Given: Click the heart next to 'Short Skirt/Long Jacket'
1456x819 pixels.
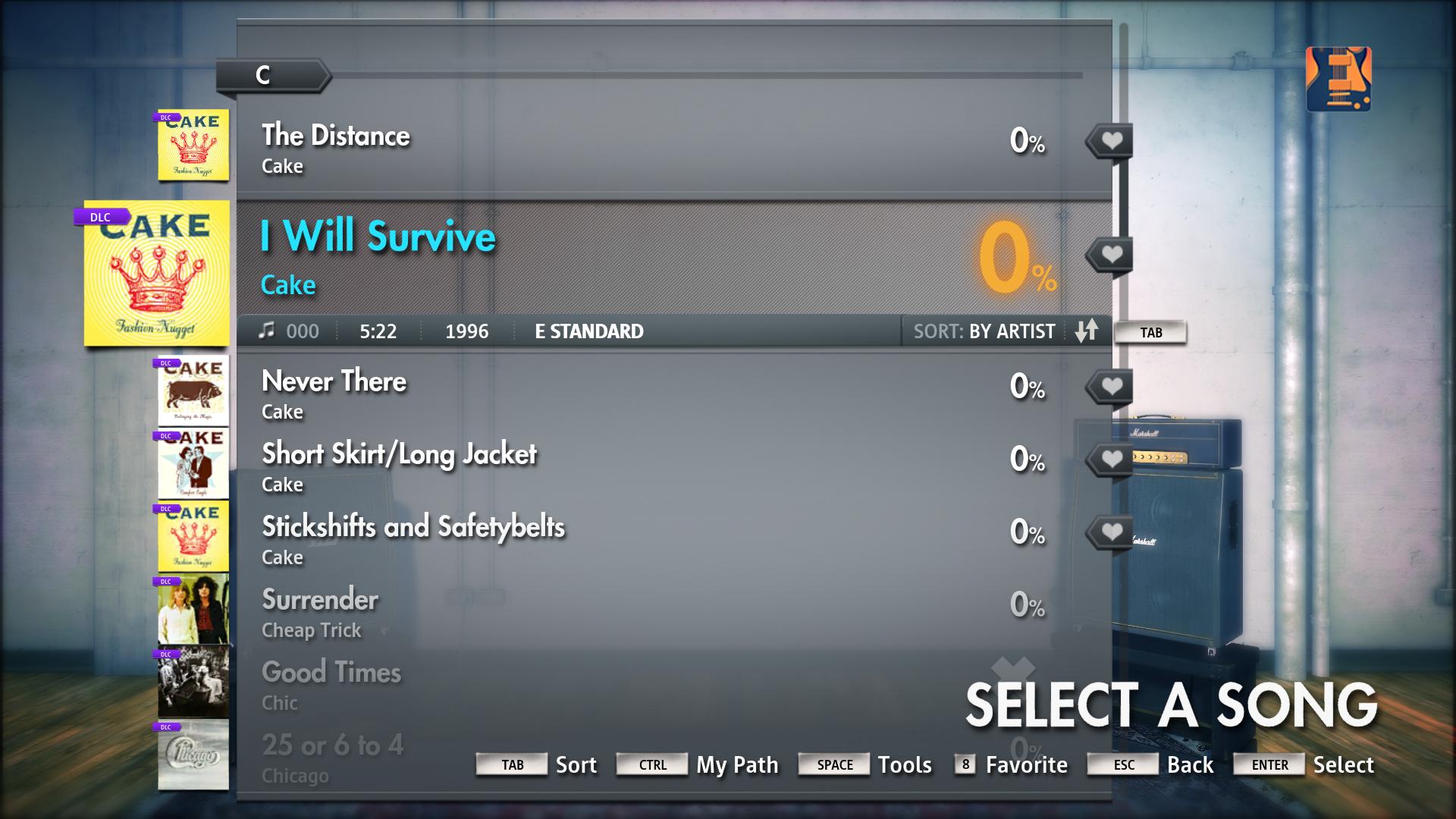Looking at the screenshot, I should (x=1112, y=459).
